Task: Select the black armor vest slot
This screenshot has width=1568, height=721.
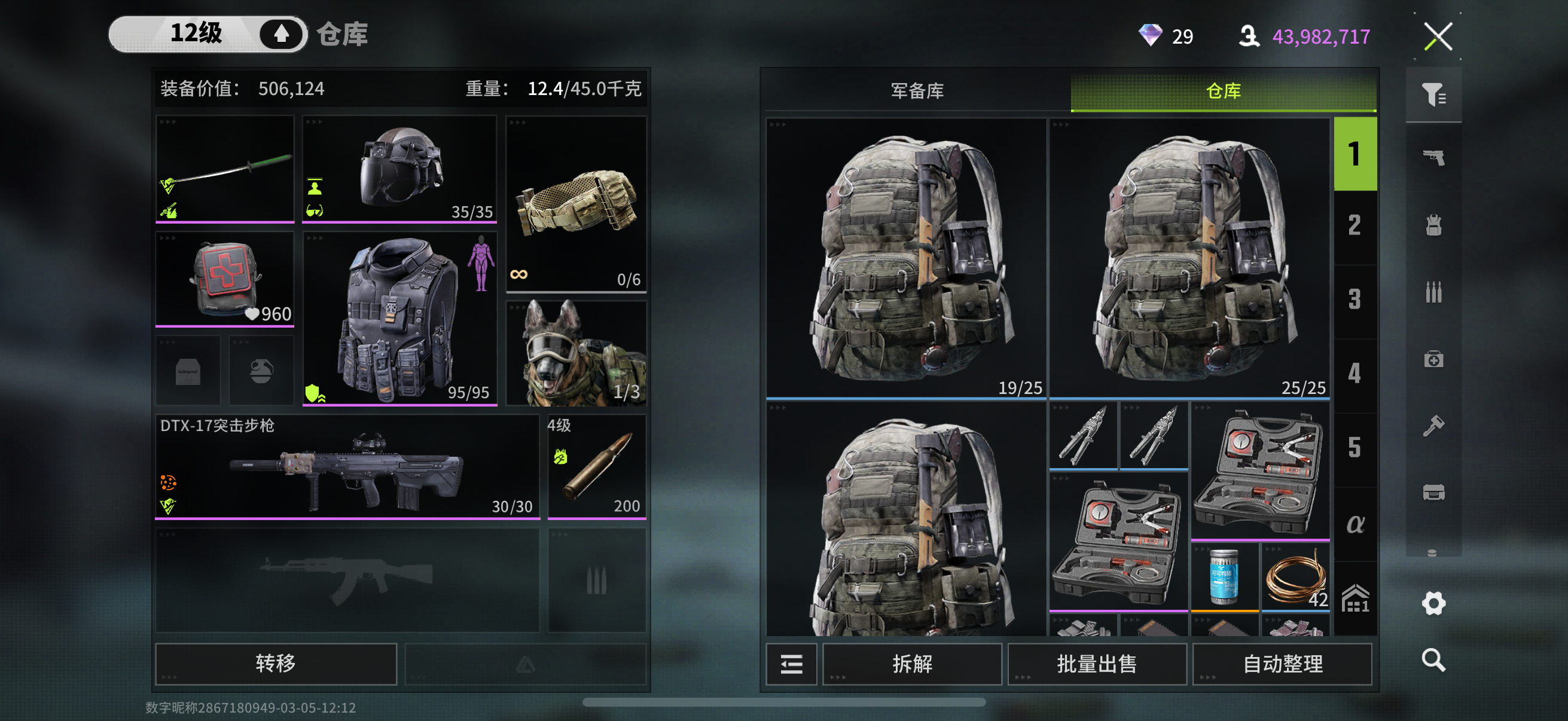Action: pyautogui.click(x=399, y=319)
